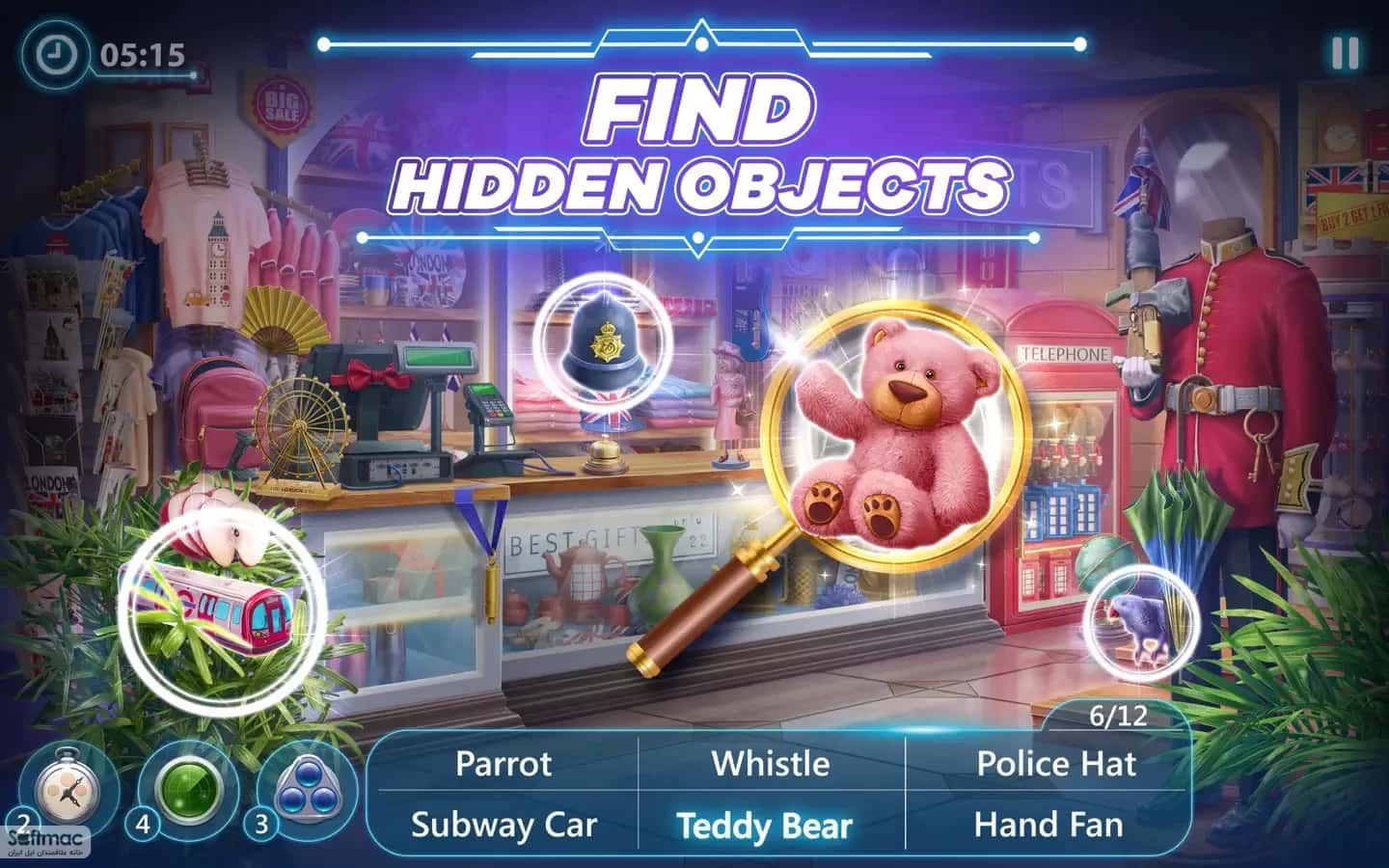
Task: Choose Police Hat in the objects list
Action: point(1055,764)
